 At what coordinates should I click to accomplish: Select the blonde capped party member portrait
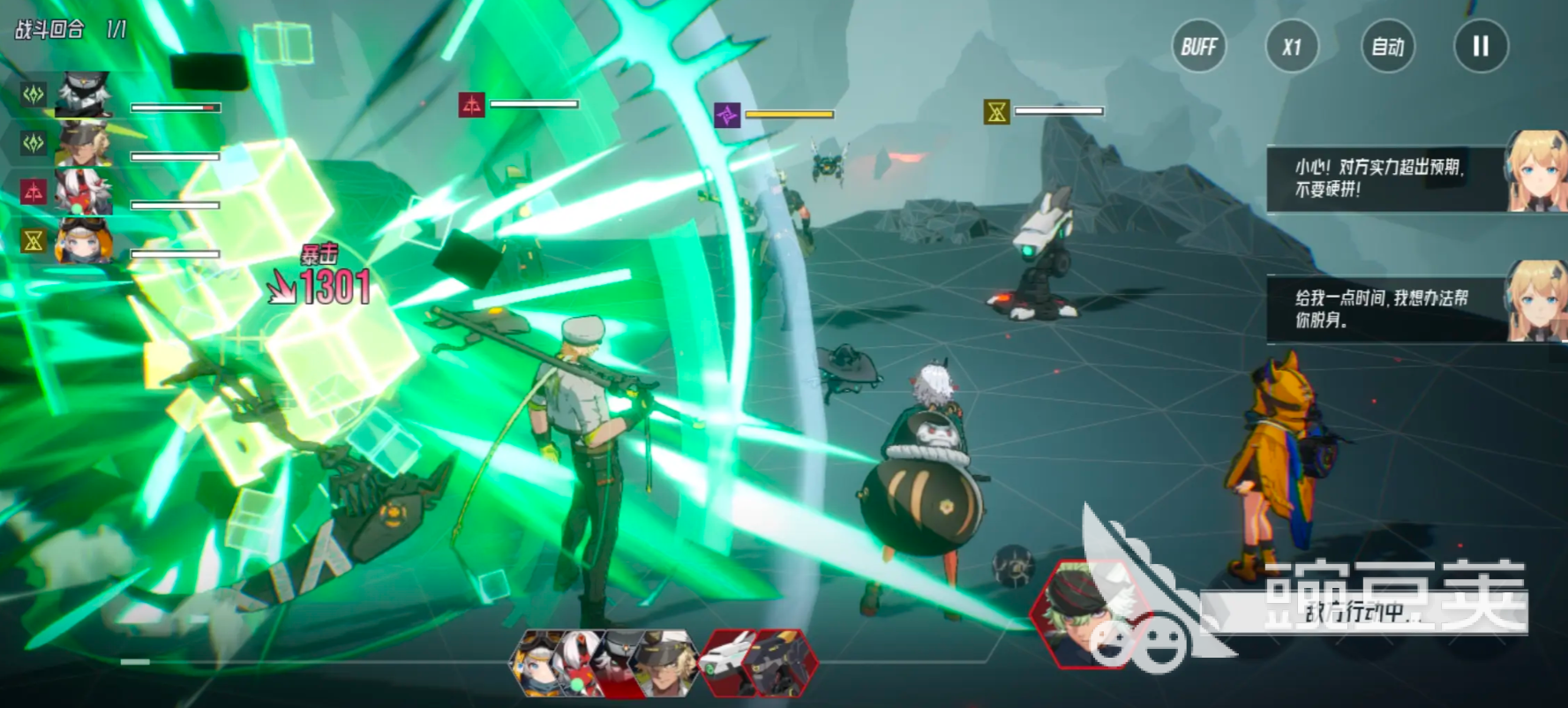point(84,144)
